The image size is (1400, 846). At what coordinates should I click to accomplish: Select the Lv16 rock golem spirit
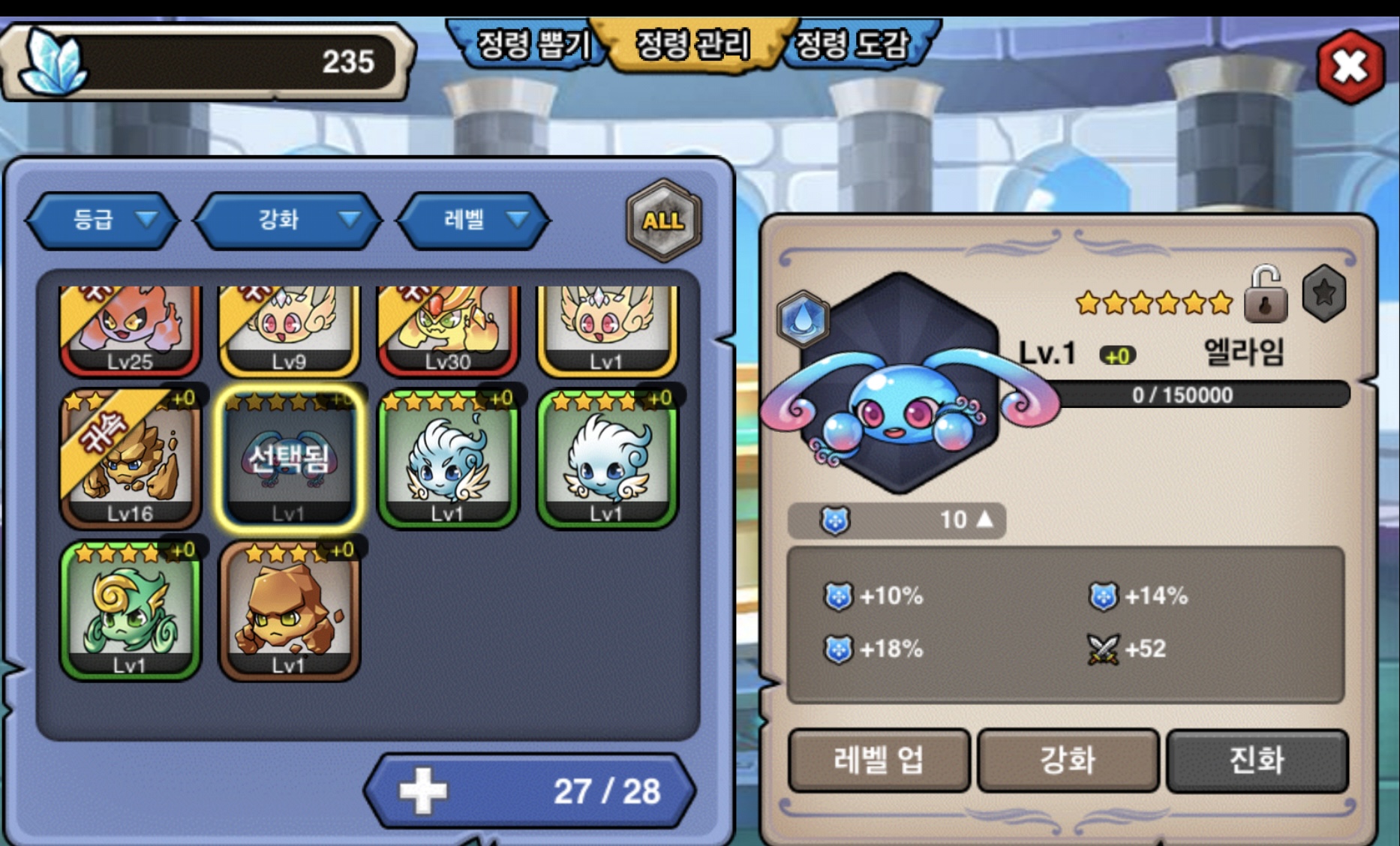click(131, 459)
